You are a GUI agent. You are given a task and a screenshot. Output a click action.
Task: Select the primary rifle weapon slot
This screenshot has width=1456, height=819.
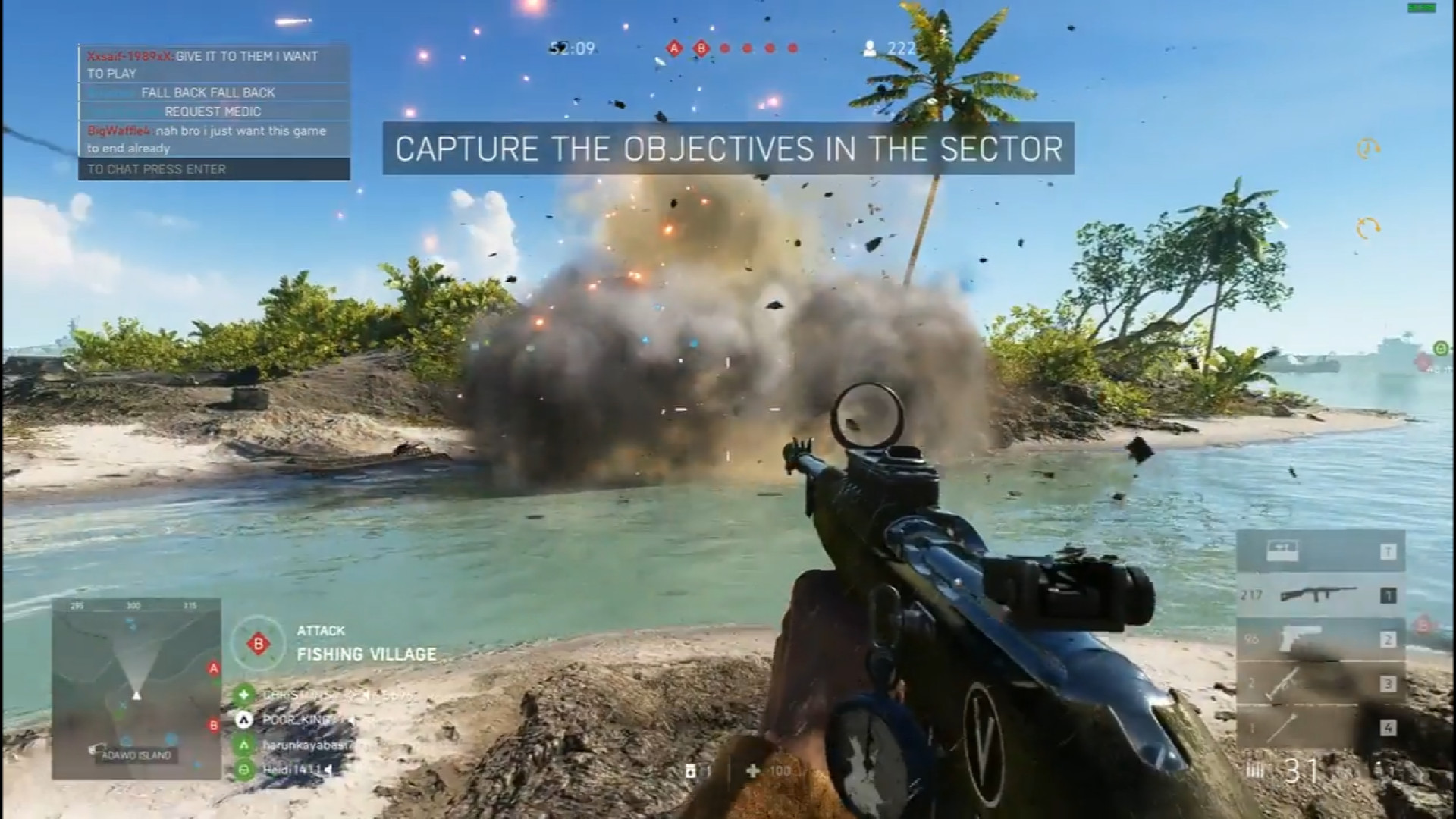(x=1320, y=595)
